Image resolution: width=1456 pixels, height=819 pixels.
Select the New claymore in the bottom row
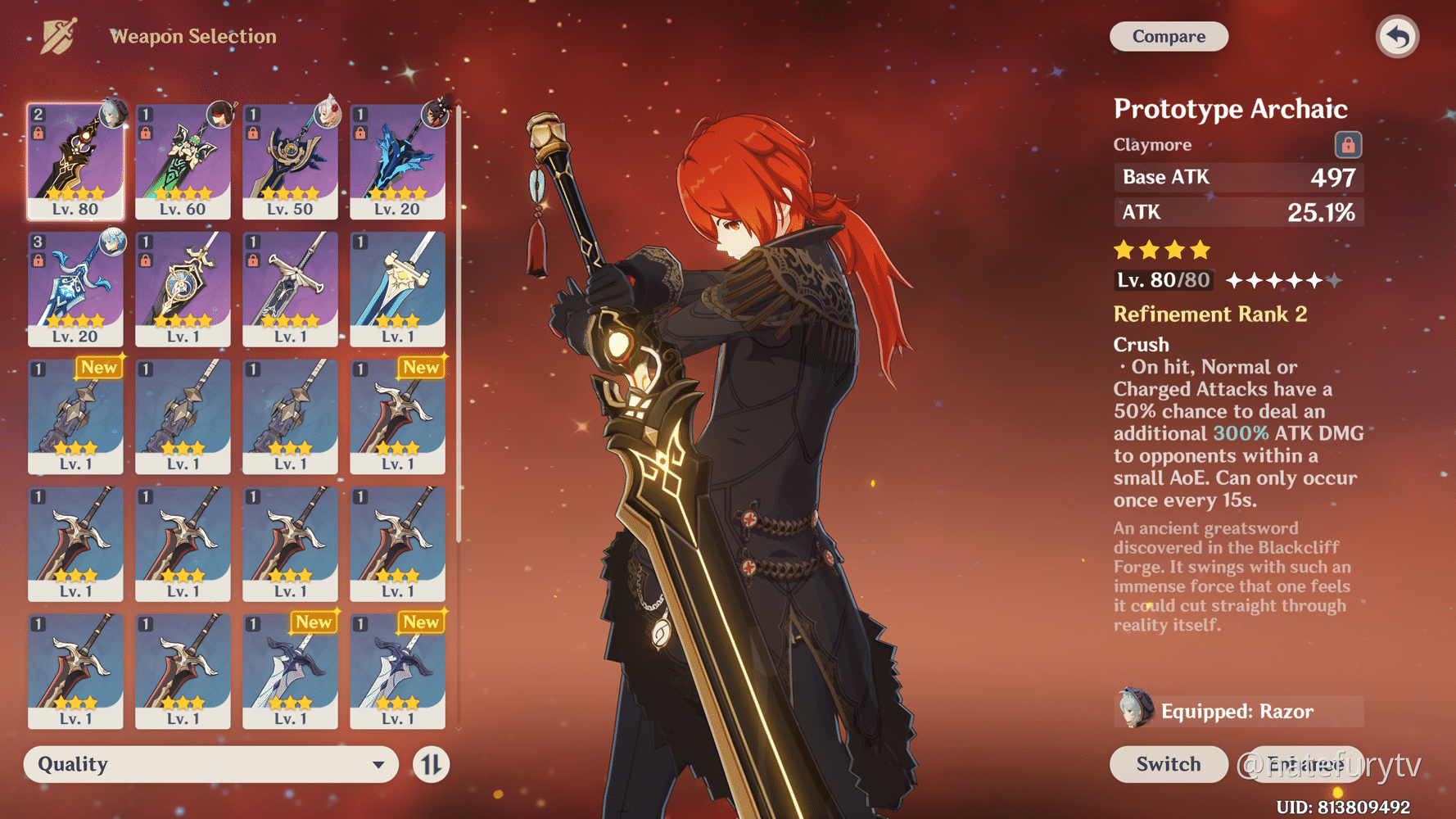290,672
